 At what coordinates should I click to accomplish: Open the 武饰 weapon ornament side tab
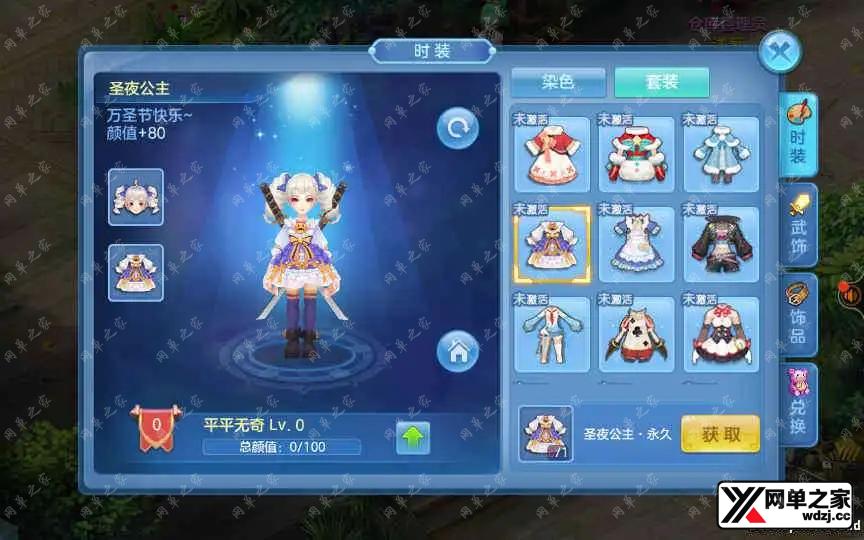pyautogui.click(x=799, y=224)
